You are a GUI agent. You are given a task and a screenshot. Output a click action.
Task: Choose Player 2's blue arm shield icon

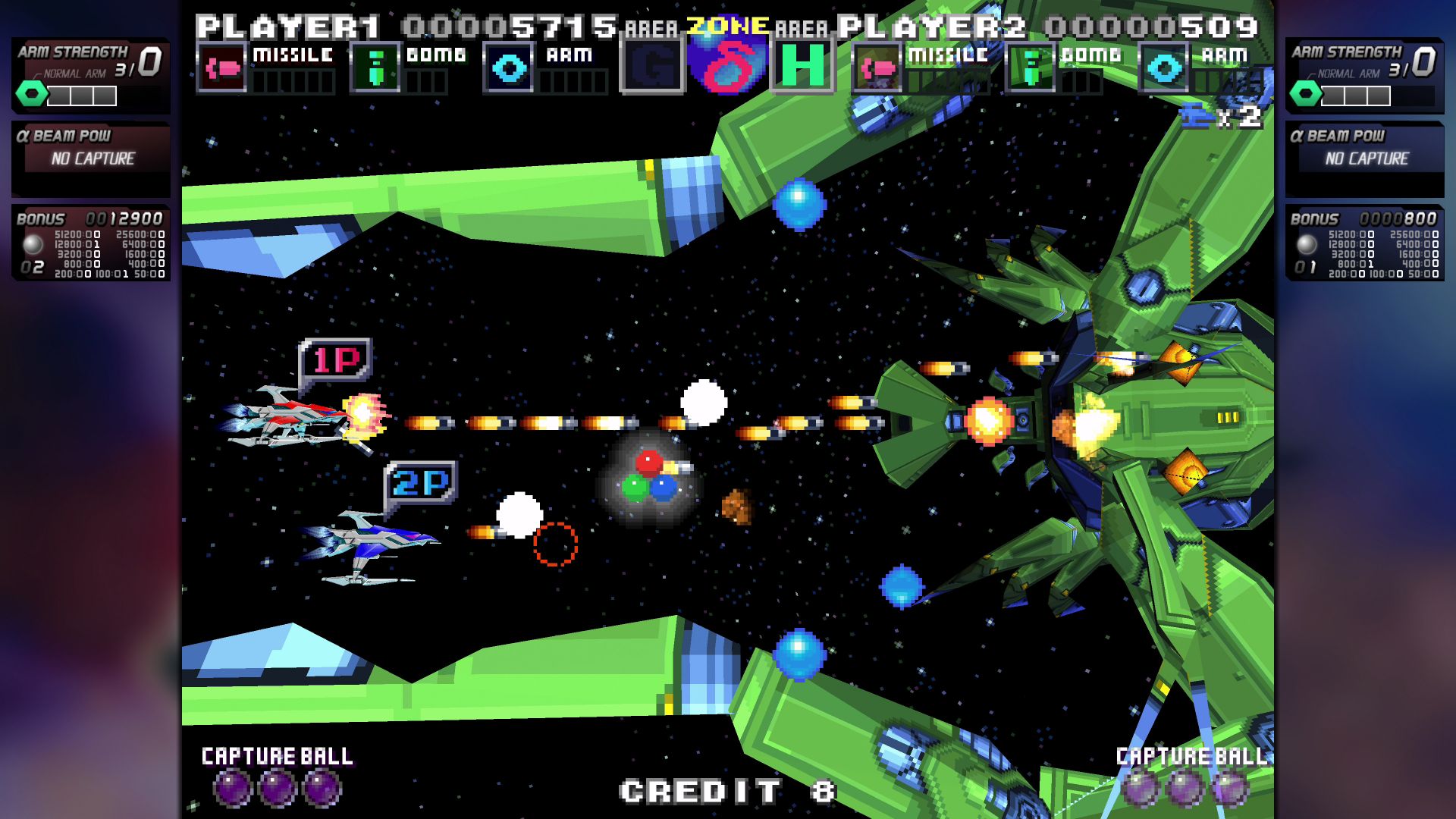1163,68
